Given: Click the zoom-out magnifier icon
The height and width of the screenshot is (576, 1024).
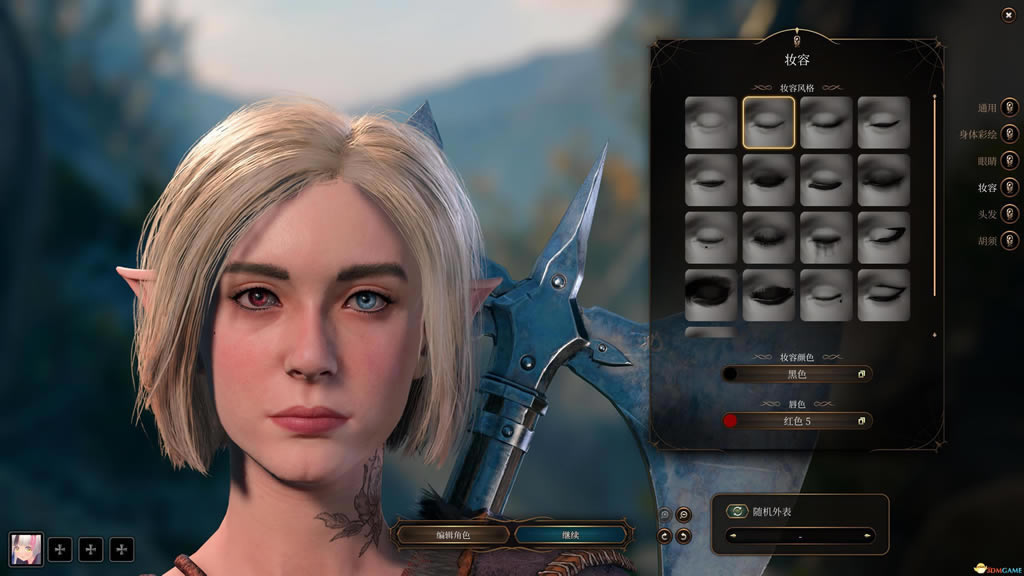Looking at the screenshot, I should pyautogui.click(x=684, y=515).
